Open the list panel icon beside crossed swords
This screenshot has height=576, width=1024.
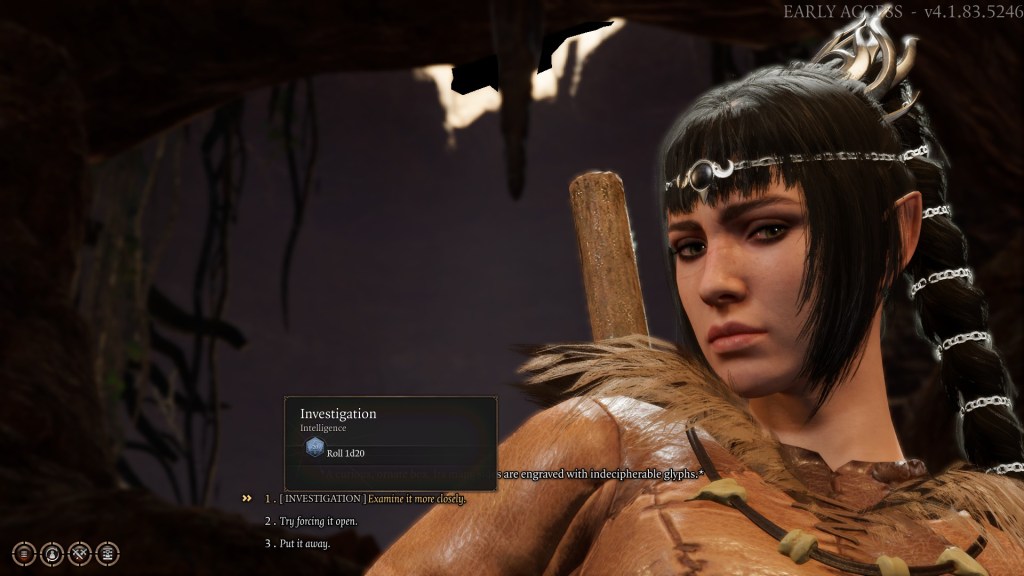tap(108, 553)
